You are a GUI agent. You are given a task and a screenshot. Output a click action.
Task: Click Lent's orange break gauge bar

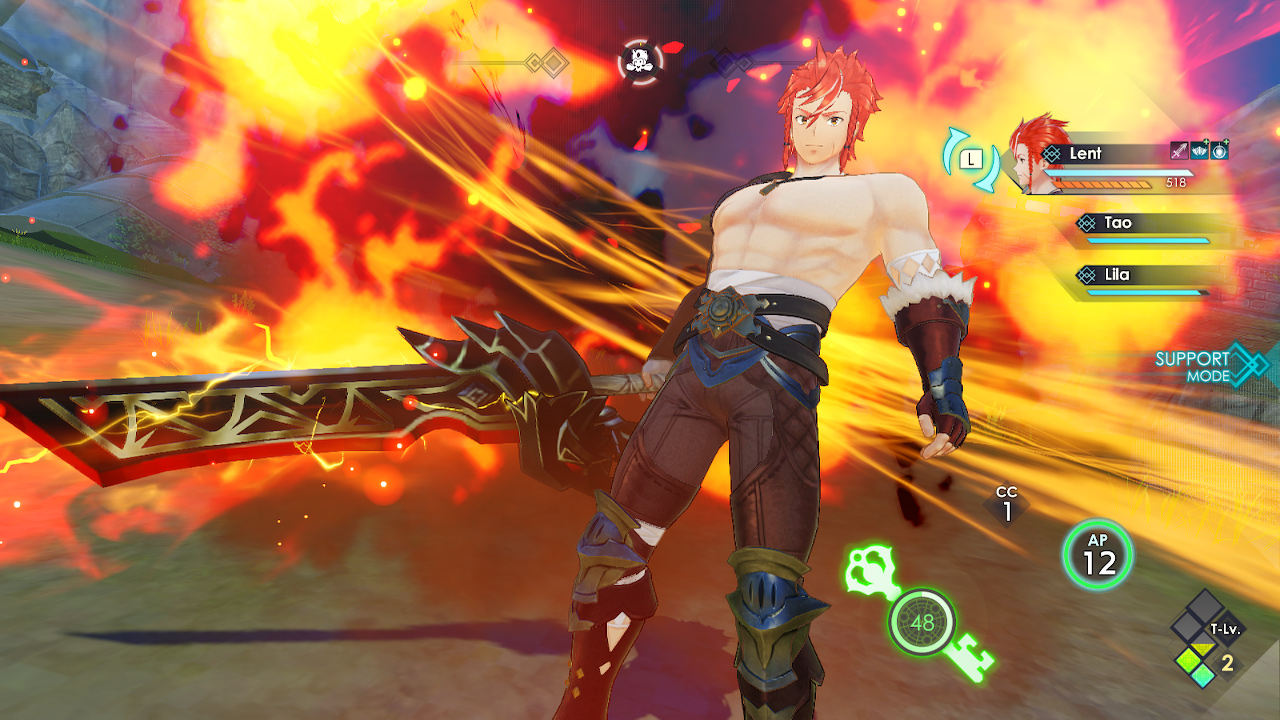1100,184
